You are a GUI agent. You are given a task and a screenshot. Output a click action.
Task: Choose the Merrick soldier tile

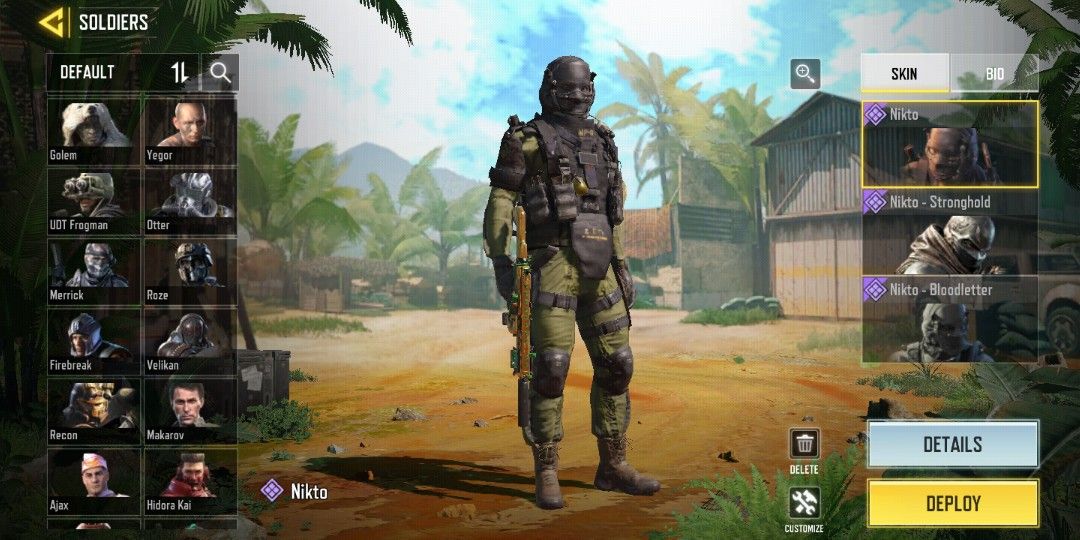click(94, 270)
